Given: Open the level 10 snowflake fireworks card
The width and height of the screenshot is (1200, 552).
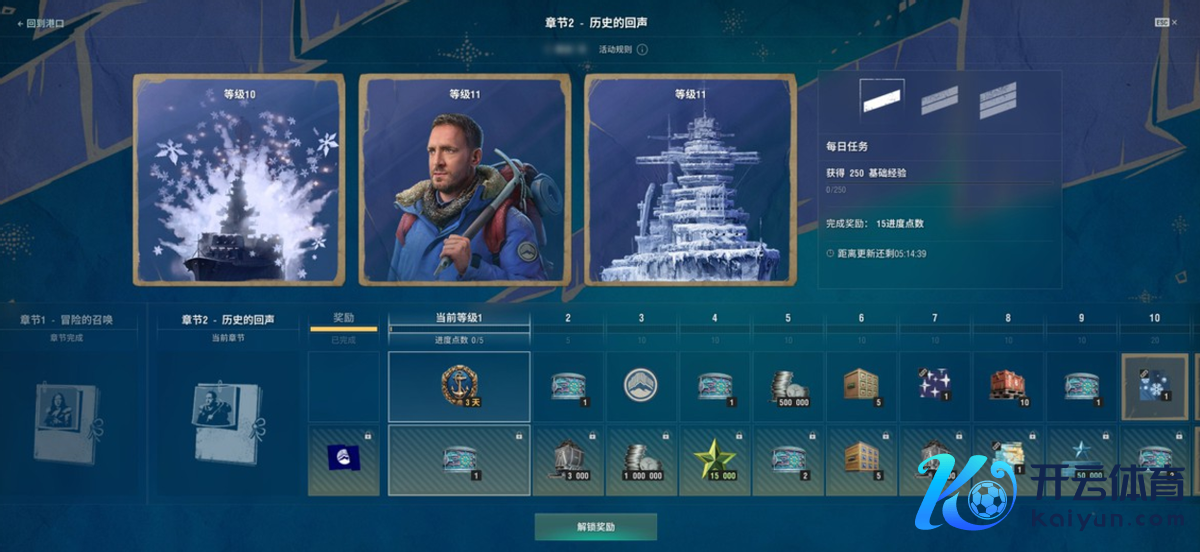Looking at the screenshot, I should [x=239, y=180].
